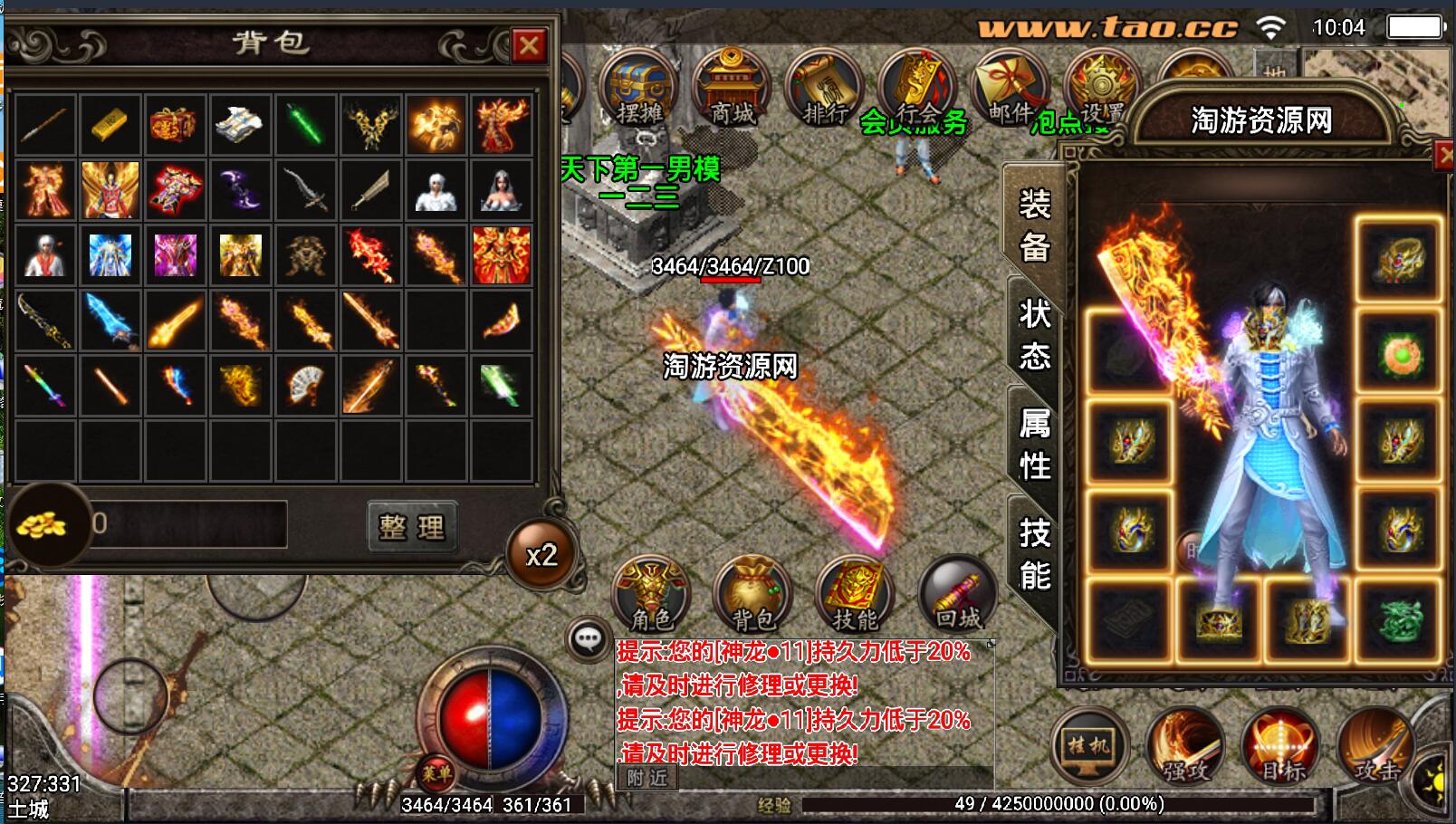The width and height of the screenshot is (1456, 824).
Task: Toggle the x2 speed button
Action: coord(541,554)
